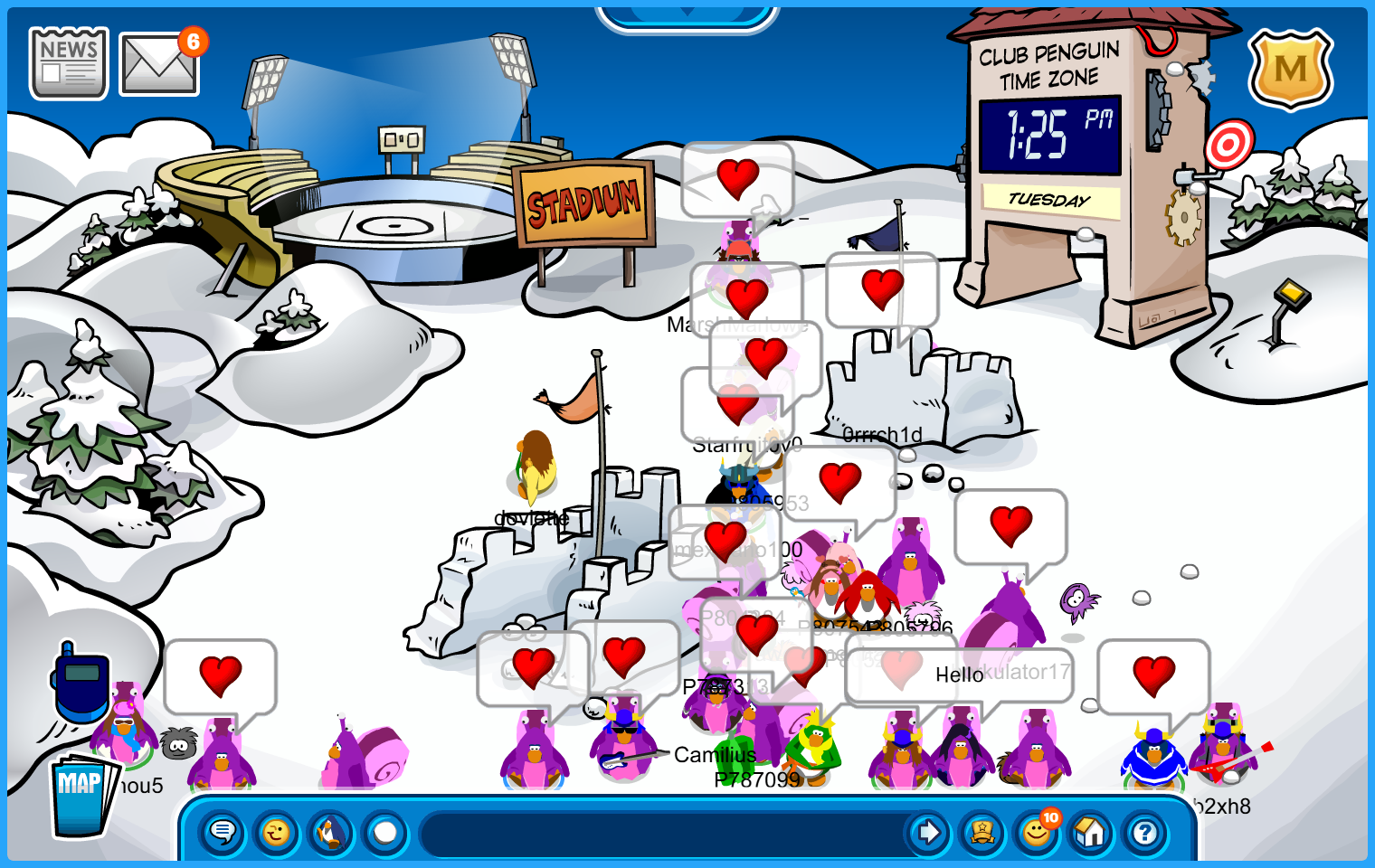Open the News newspaper
The width and height of the screenshot is (1375, 868).
pyautogui.click(x=69, y=63)
